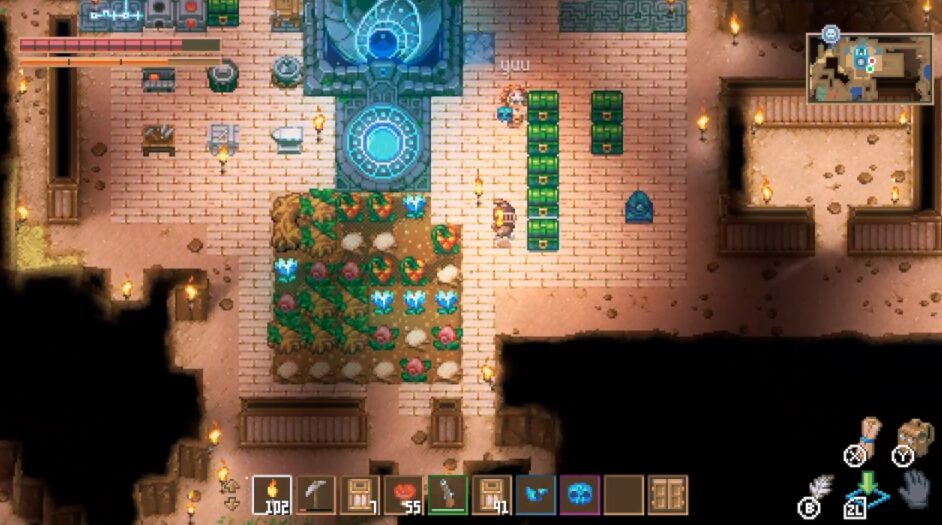The height and width of the screenshot is (525, 942).
Task: Select the orange food stack of 55
Action: [403, 494]
